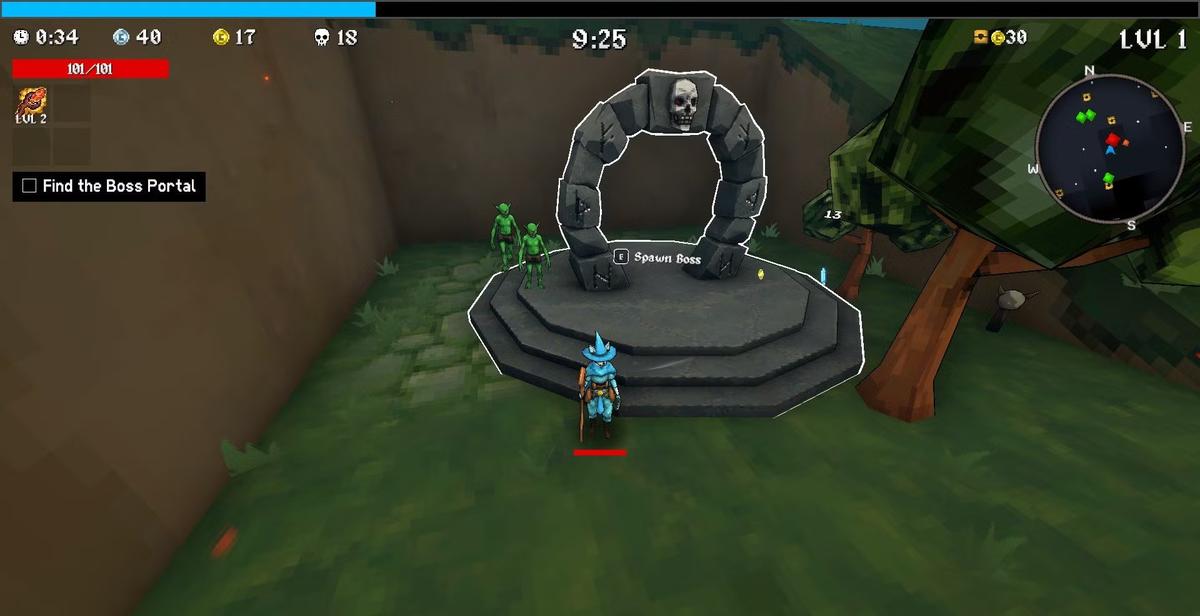
Task: Click the red marker on the minimap
Action: tap(1112, 140)
